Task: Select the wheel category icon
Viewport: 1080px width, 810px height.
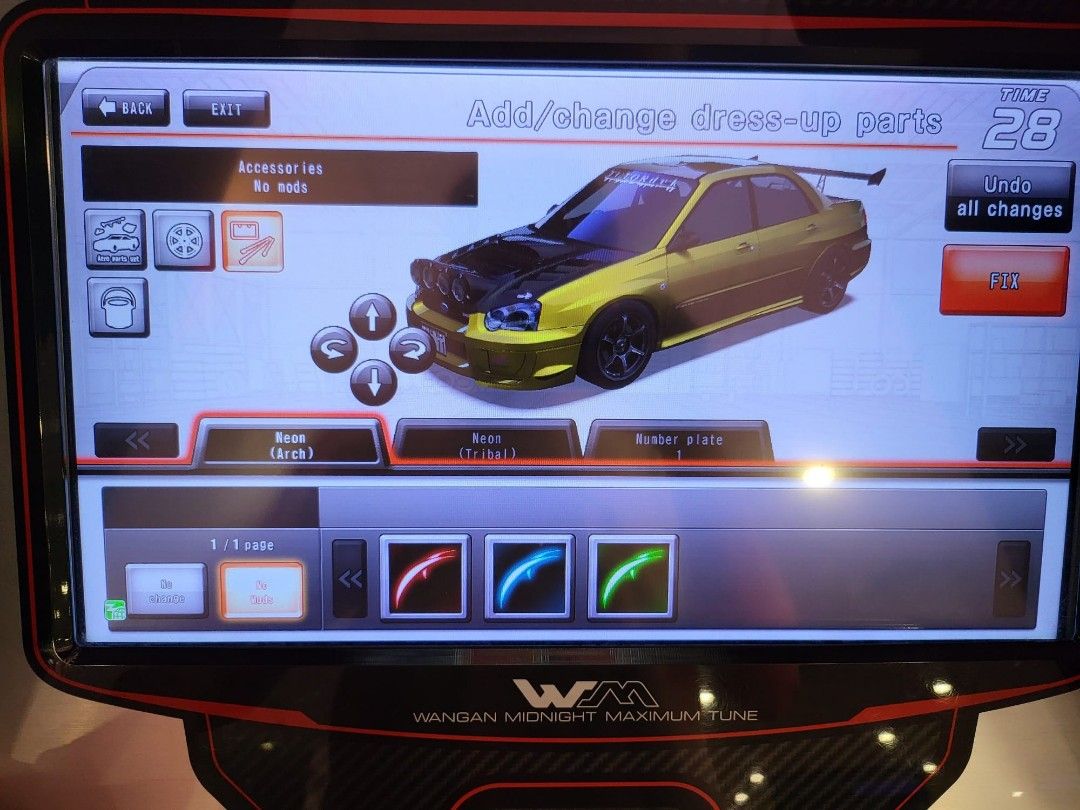Action: click(183, 240)
